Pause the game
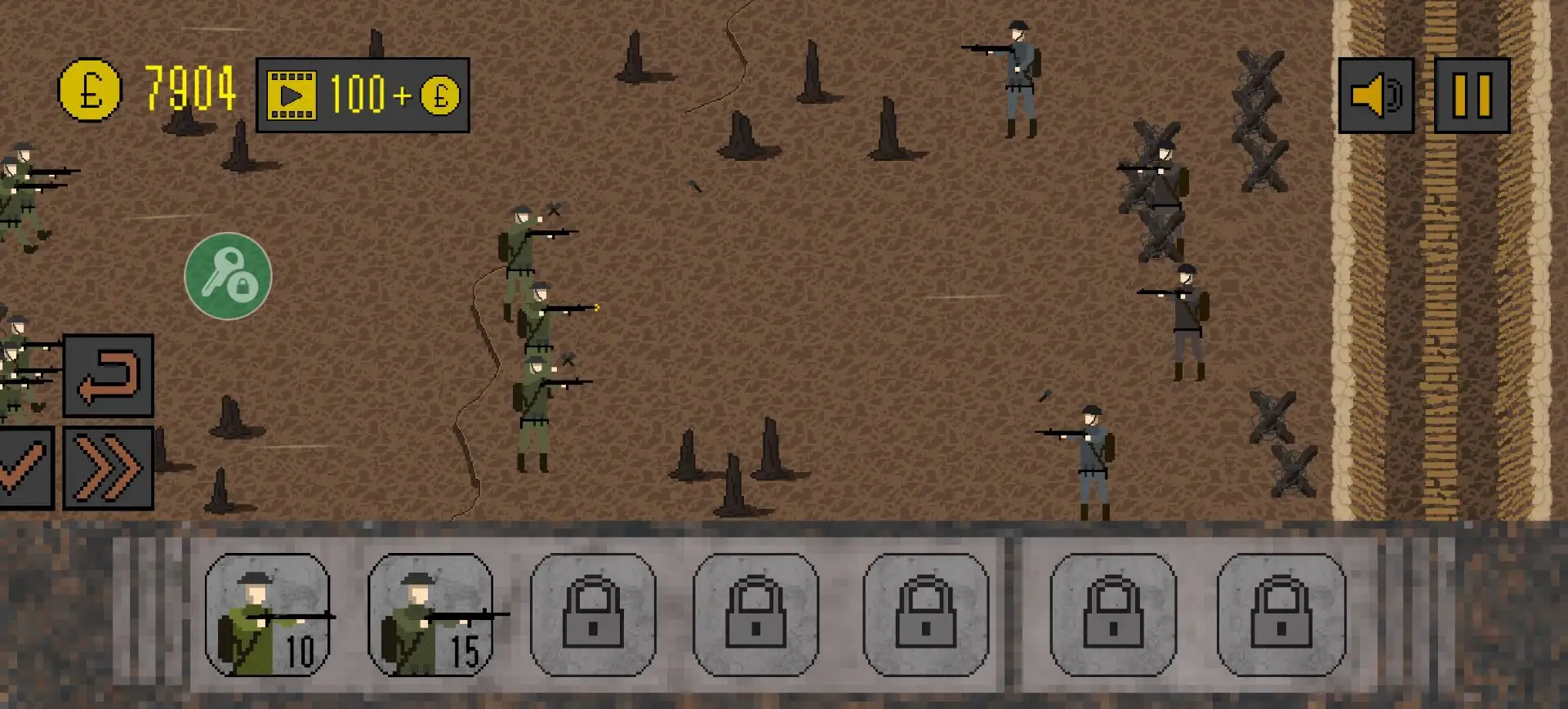Viewport: 1568px width, 709px height. [1472, 95]
